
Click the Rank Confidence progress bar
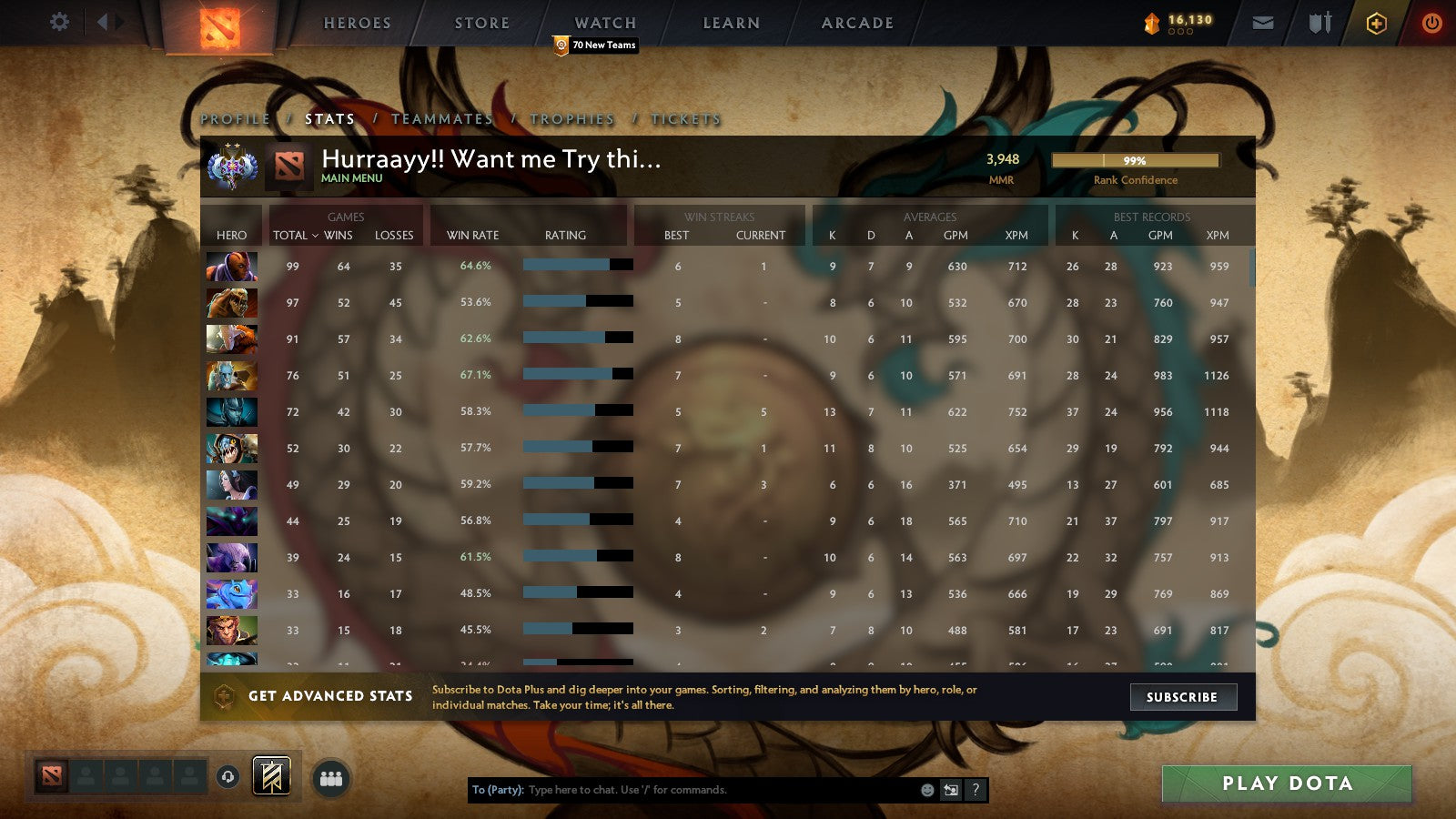1136,160
